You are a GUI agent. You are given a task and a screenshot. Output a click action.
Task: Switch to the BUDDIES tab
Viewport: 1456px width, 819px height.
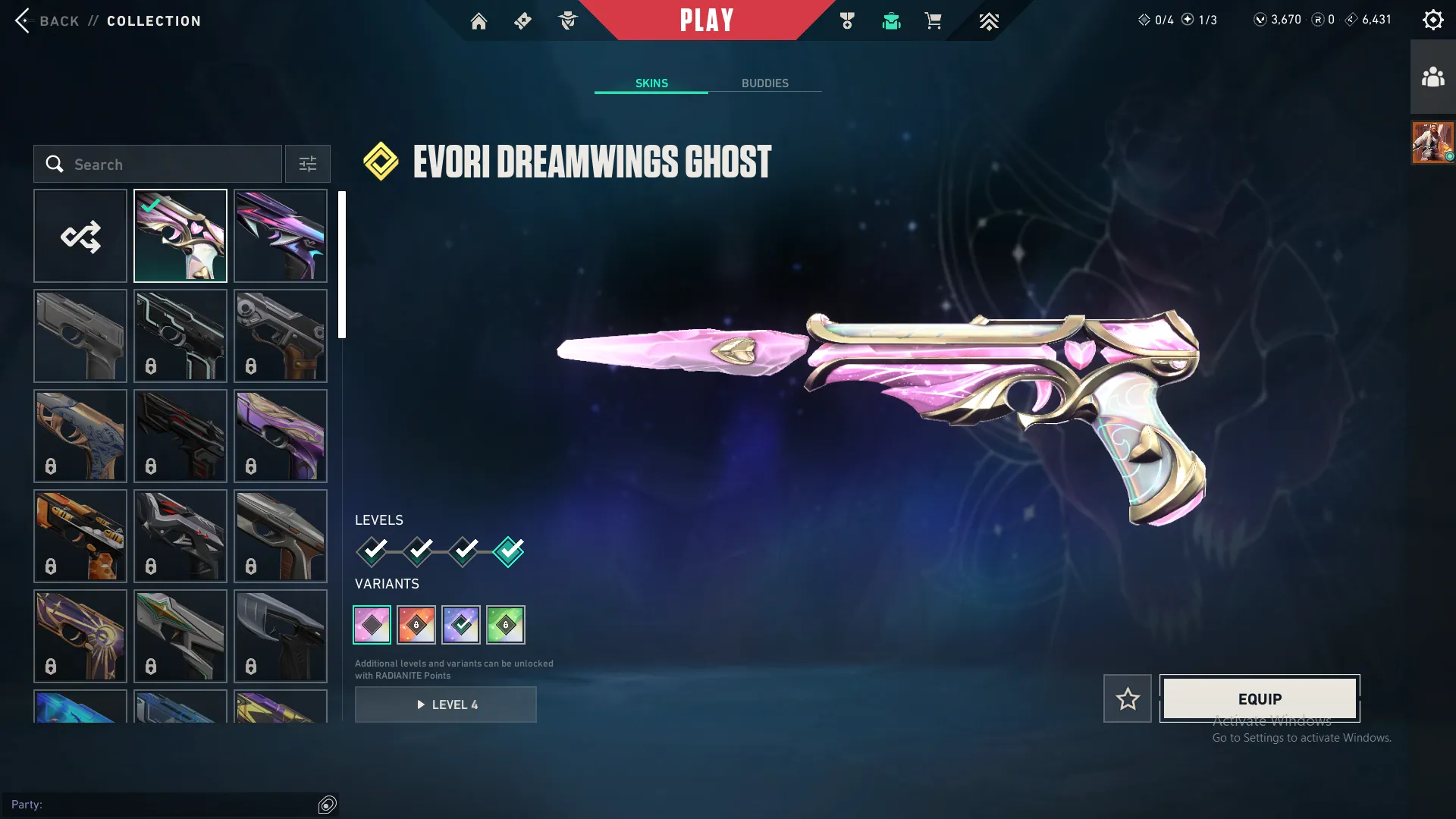[766, 83]
